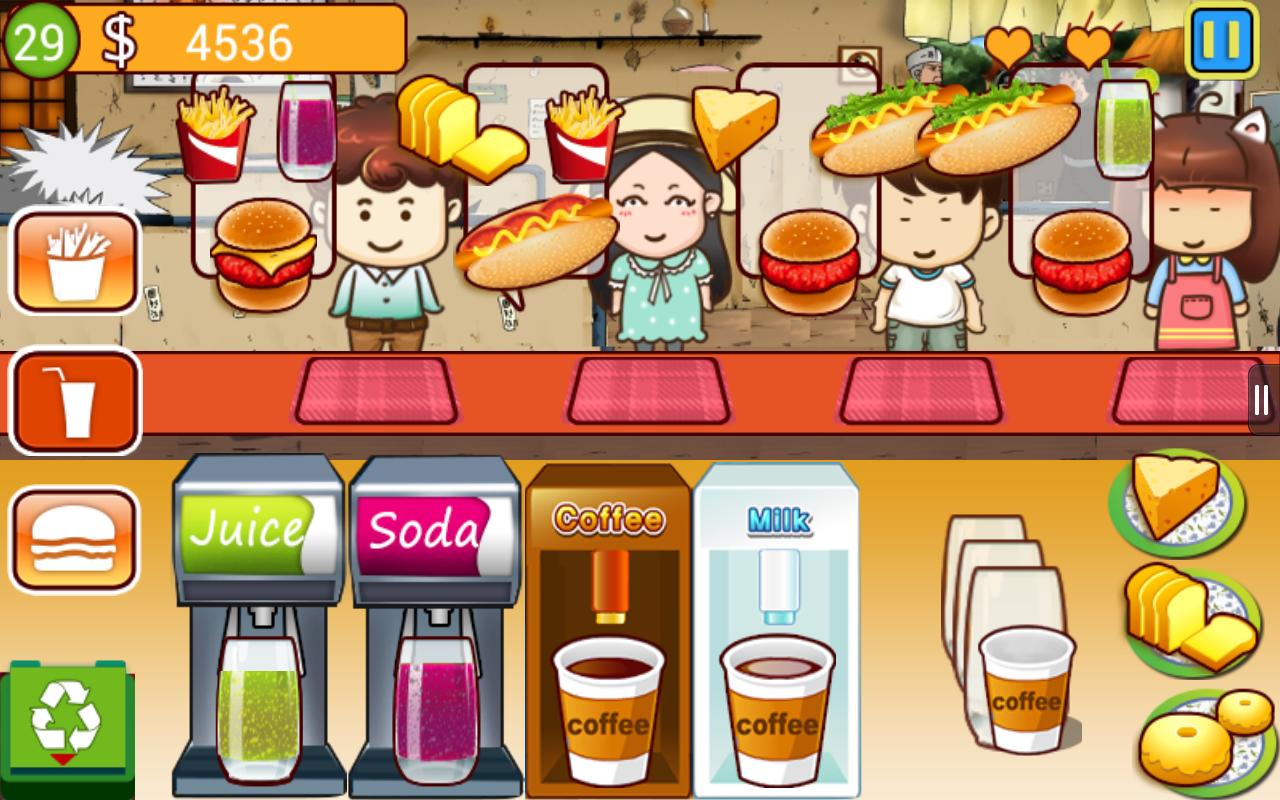Place food on the leftmost pink serving mat

375,390
